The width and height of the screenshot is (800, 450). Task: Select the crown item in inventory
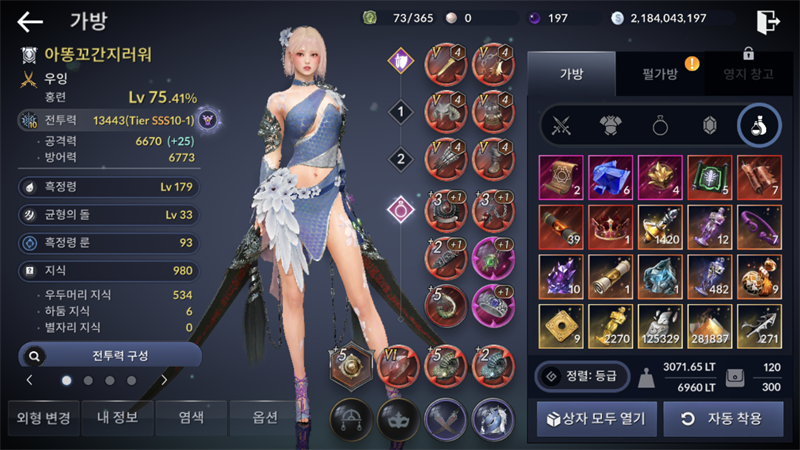[611, 227]
